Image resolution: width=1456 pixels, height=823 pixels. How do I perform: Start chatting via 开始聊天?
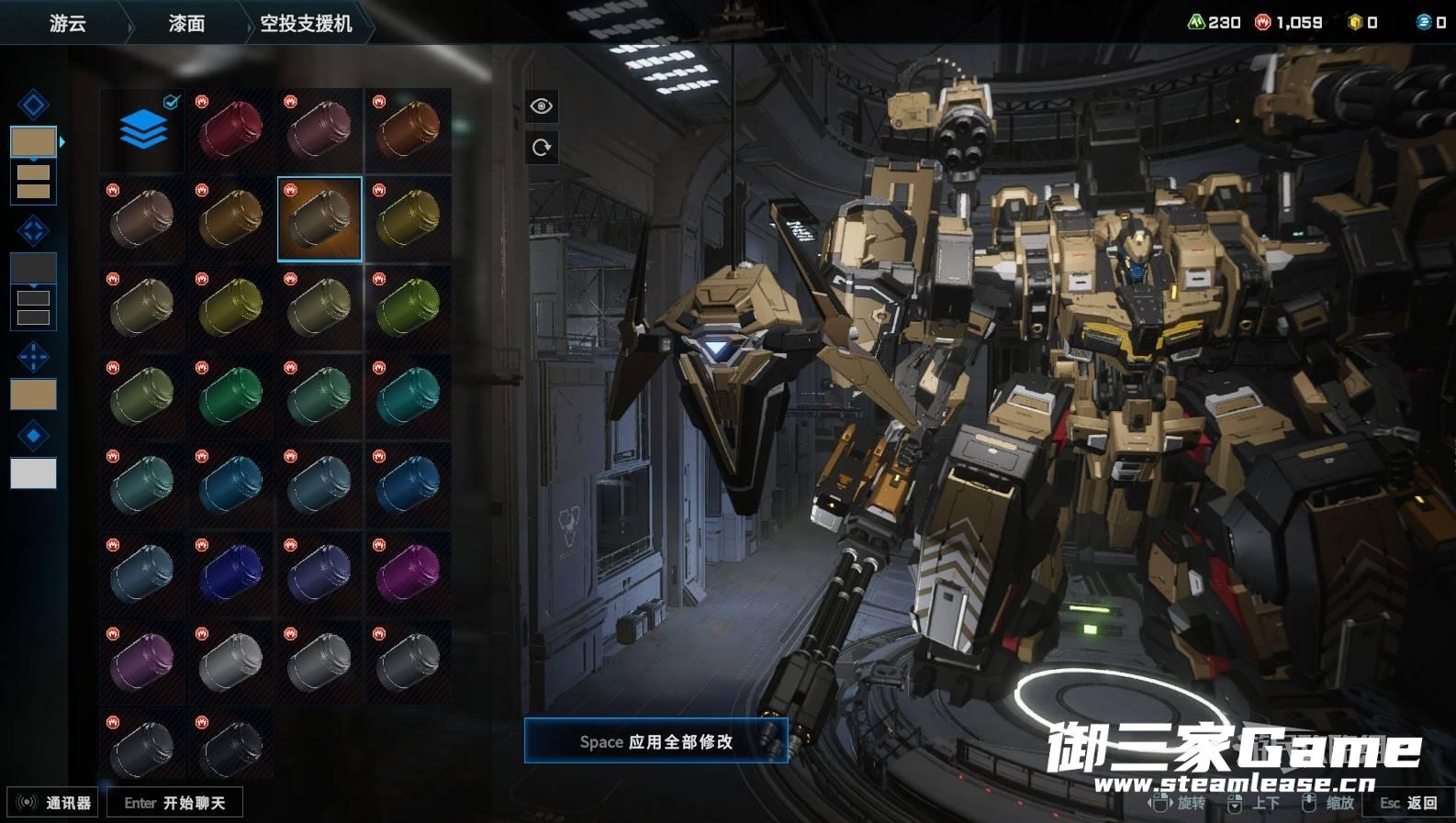click(x=174, y=803)
